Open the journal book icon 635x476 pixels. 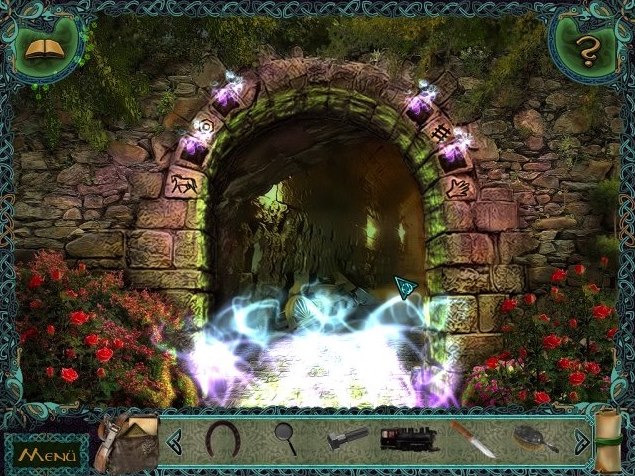click(44, 47)
